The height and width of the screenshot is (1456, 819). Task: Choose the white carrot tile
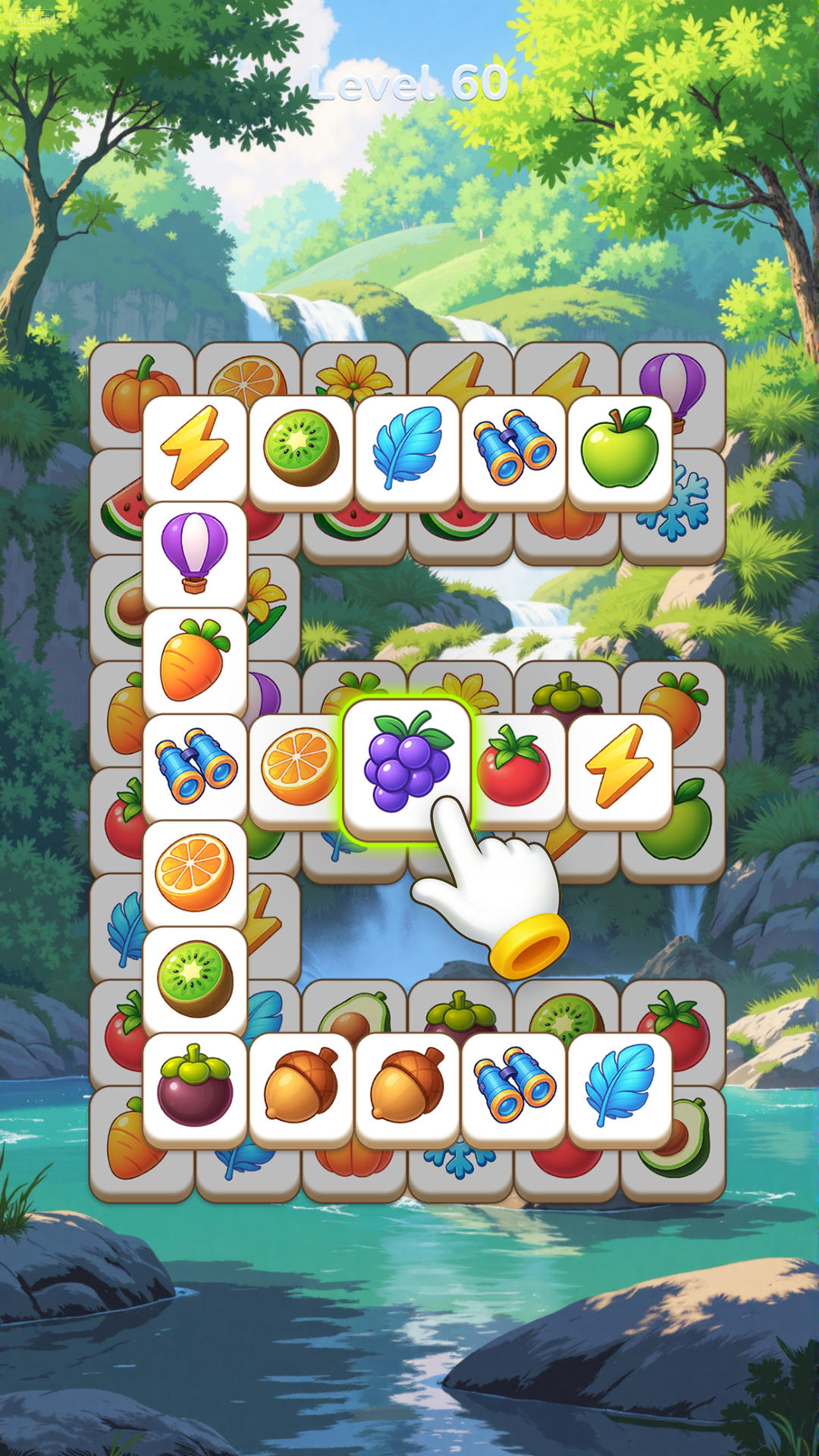click(194, 660)
